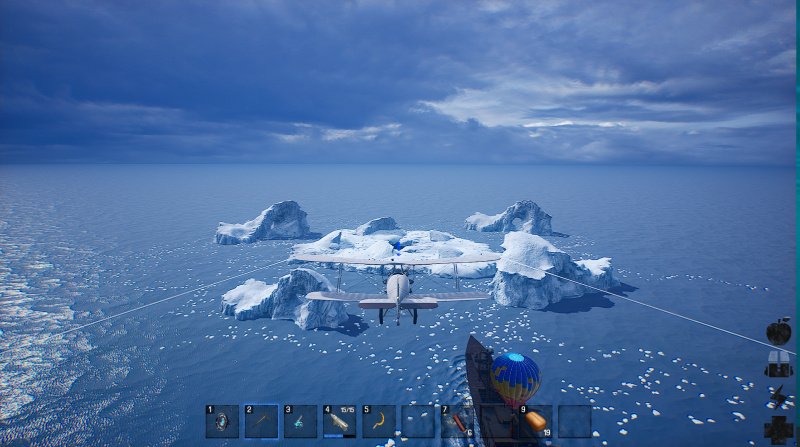Equip the slot 4 item marked 15/15
800x447 pixels.
[339, 421]
